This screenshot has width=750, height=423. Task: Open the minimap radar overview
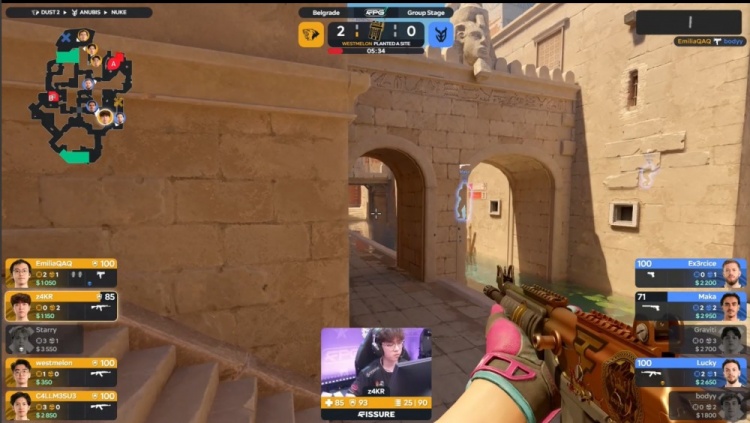pos(82,95)
